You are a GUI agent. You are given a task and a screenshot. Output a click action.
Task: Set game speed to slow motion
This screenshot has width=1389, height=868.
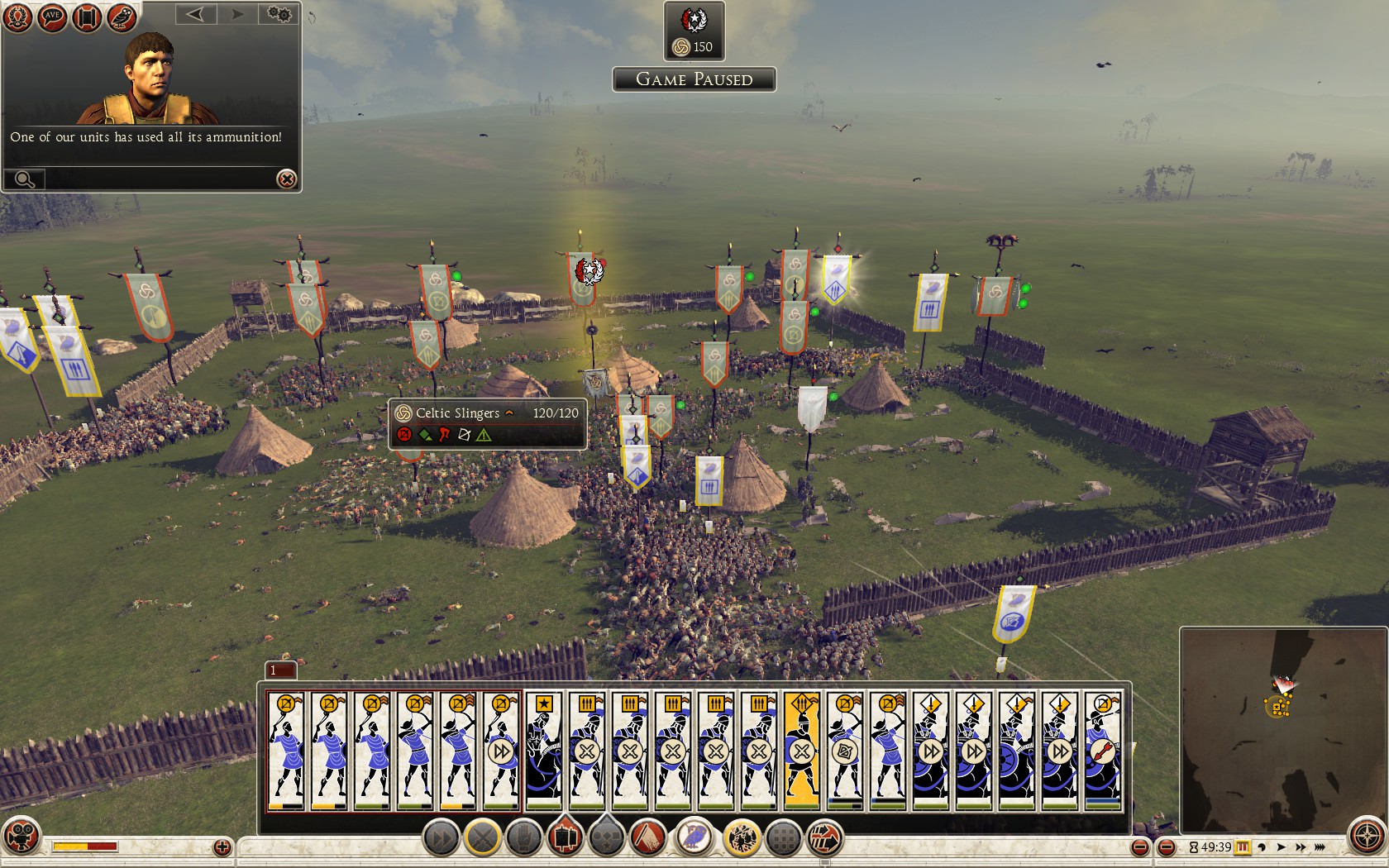1262,847
